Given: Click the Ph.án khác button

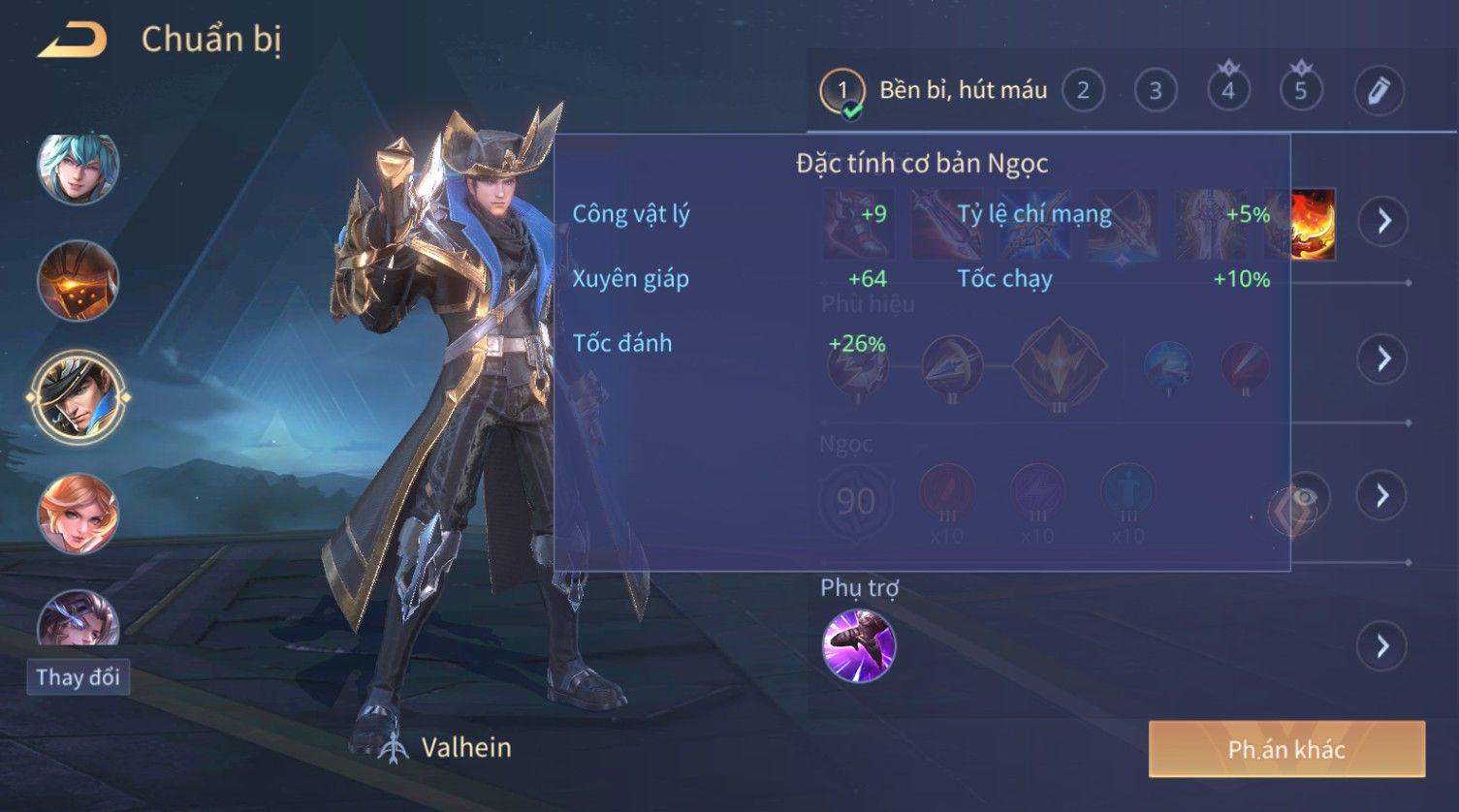Looking at the screenshot, I should point(1286,749).
